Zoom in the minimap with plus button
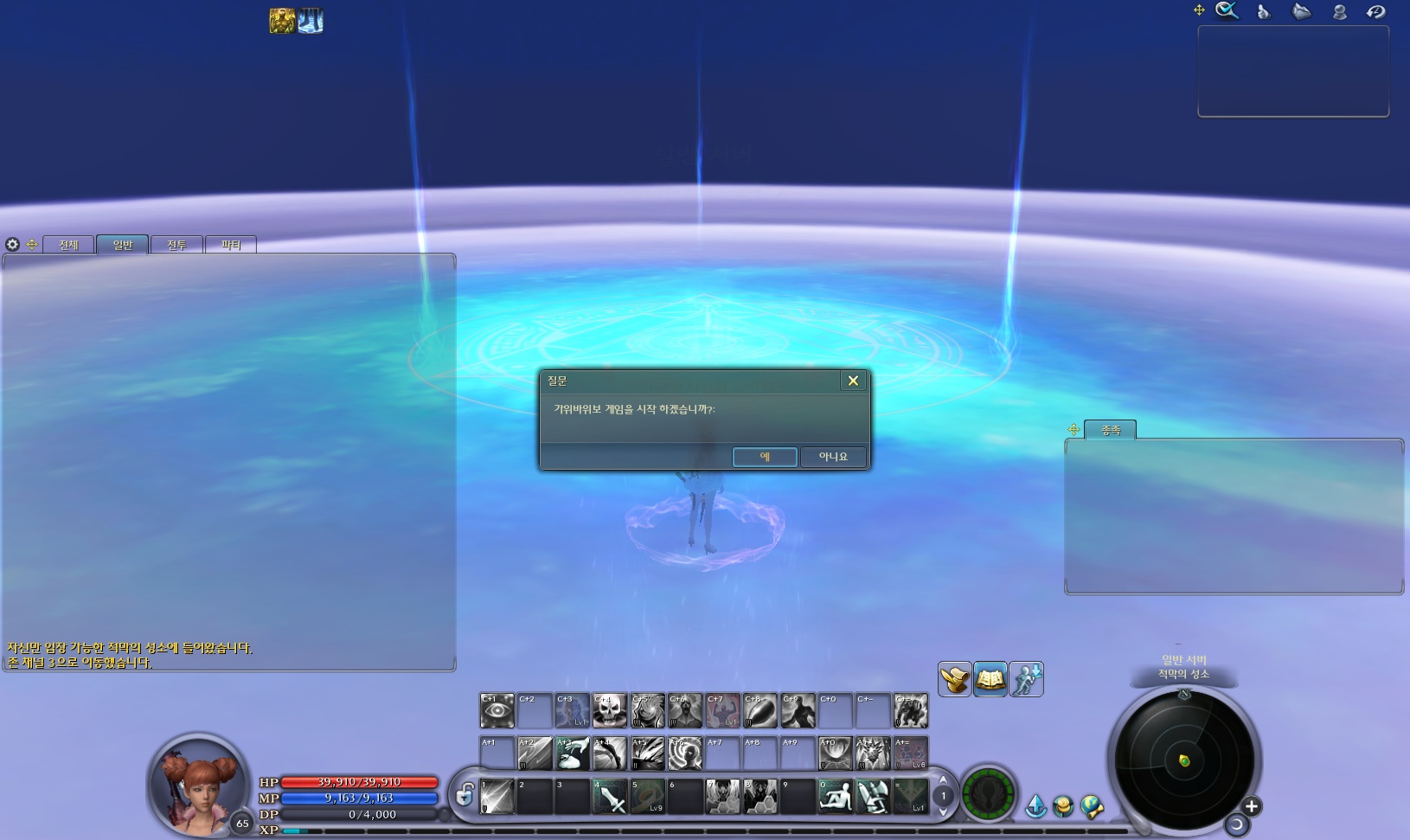The height and width of the screenshot is (840, 1410). coord(1252,806)
